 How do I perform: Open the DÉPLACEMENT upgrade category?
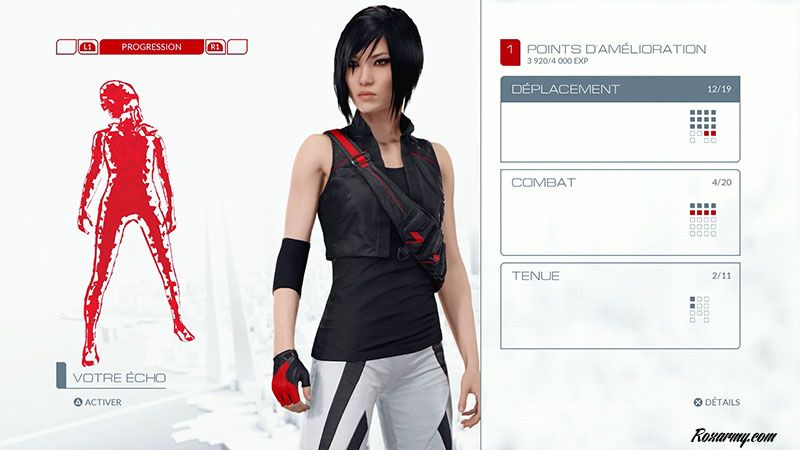[x=620, y=119]
